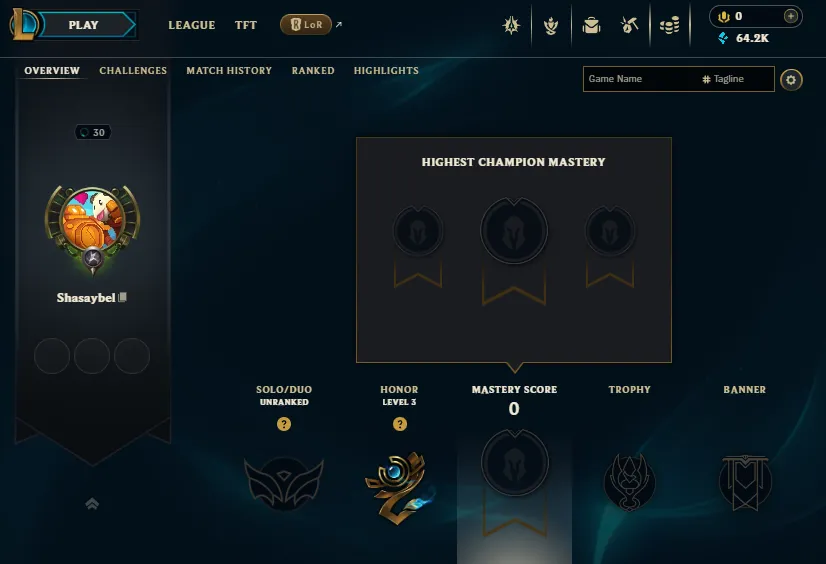
Task: Open the store coin-stack icon
Action: 670,25
